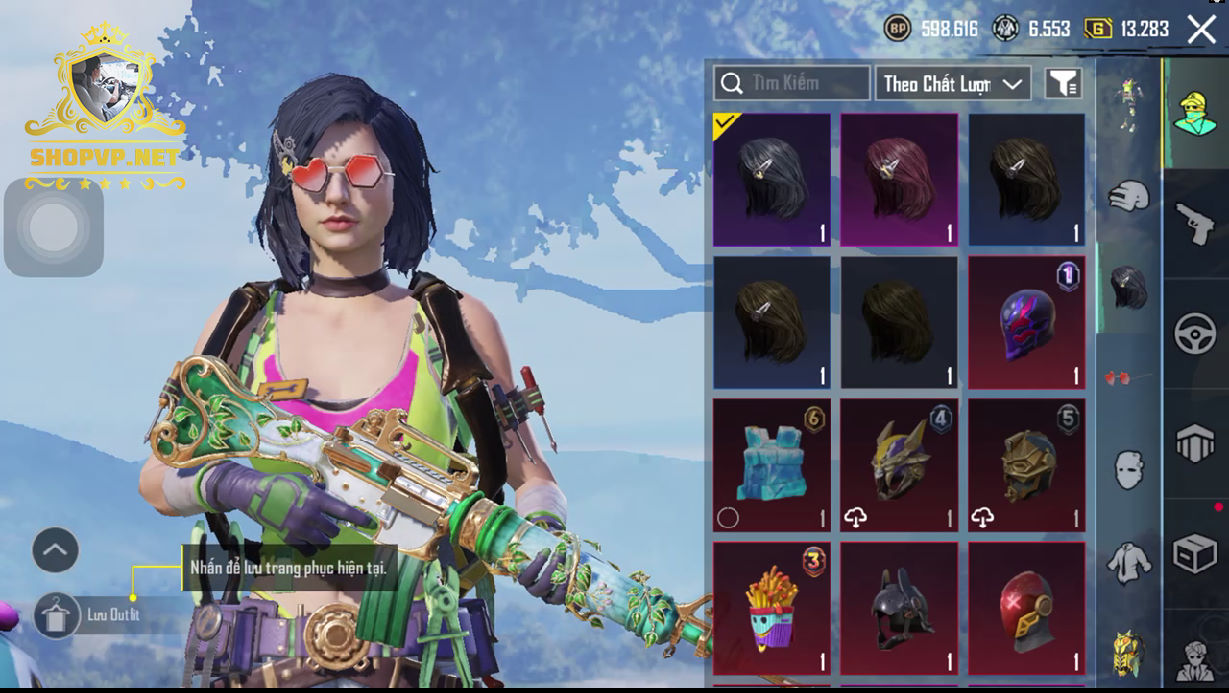The width and height of the screenshot is (1229, 693).
Task: Click the round up-arrow collapse button
Action: click(56, 549)
